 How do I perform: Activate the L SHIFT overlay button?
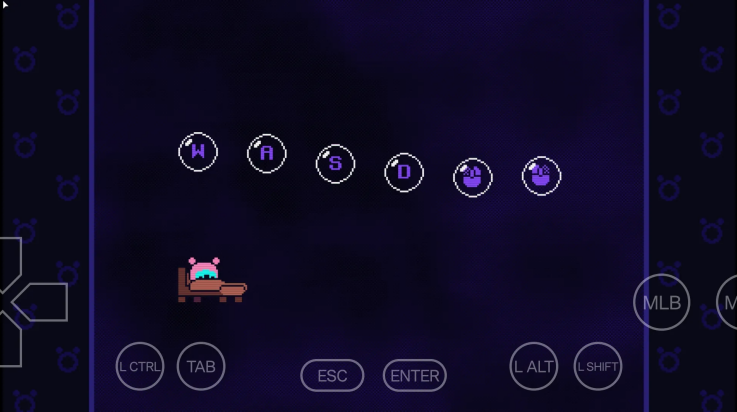point(597,366)
